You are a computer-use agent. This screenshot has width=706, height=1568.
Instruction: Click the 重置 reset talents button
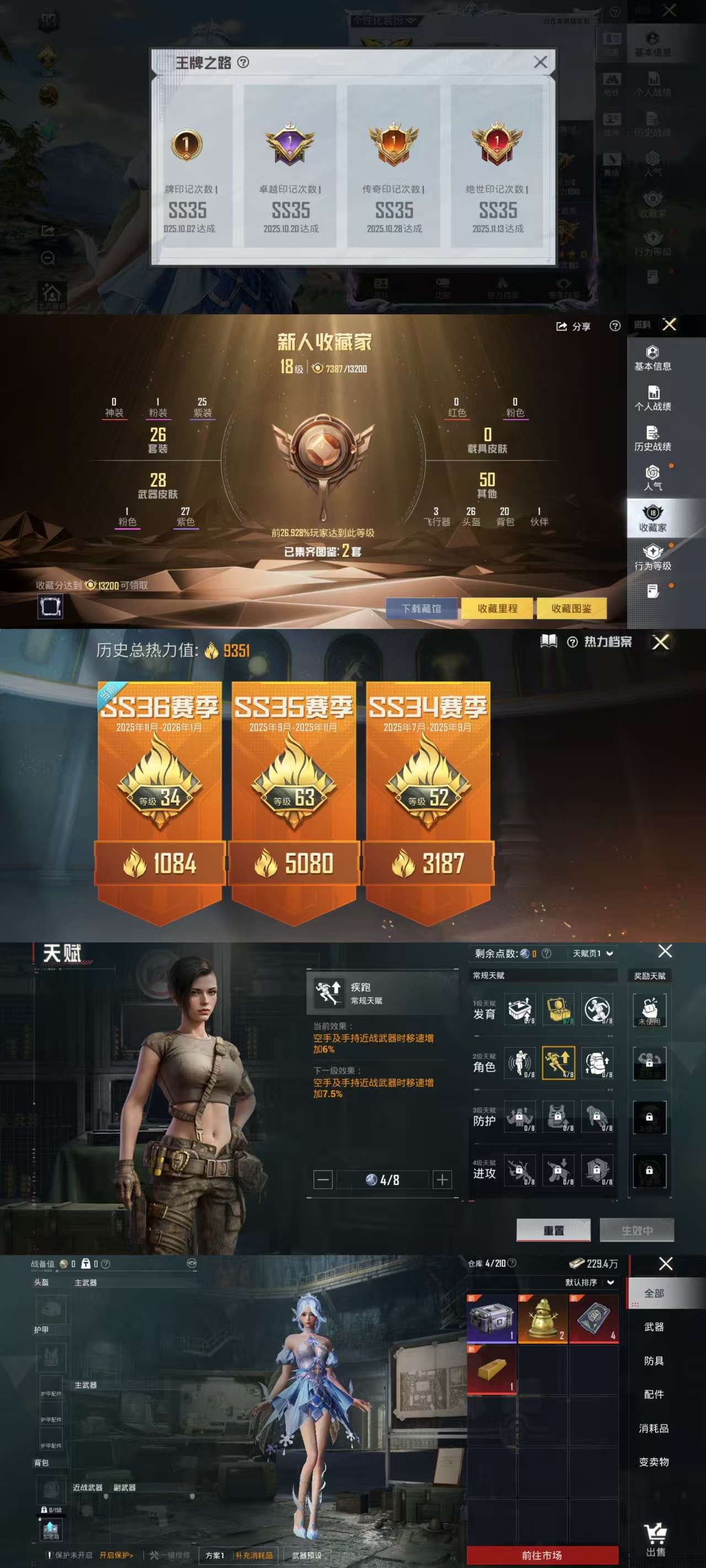point(553,1230)
